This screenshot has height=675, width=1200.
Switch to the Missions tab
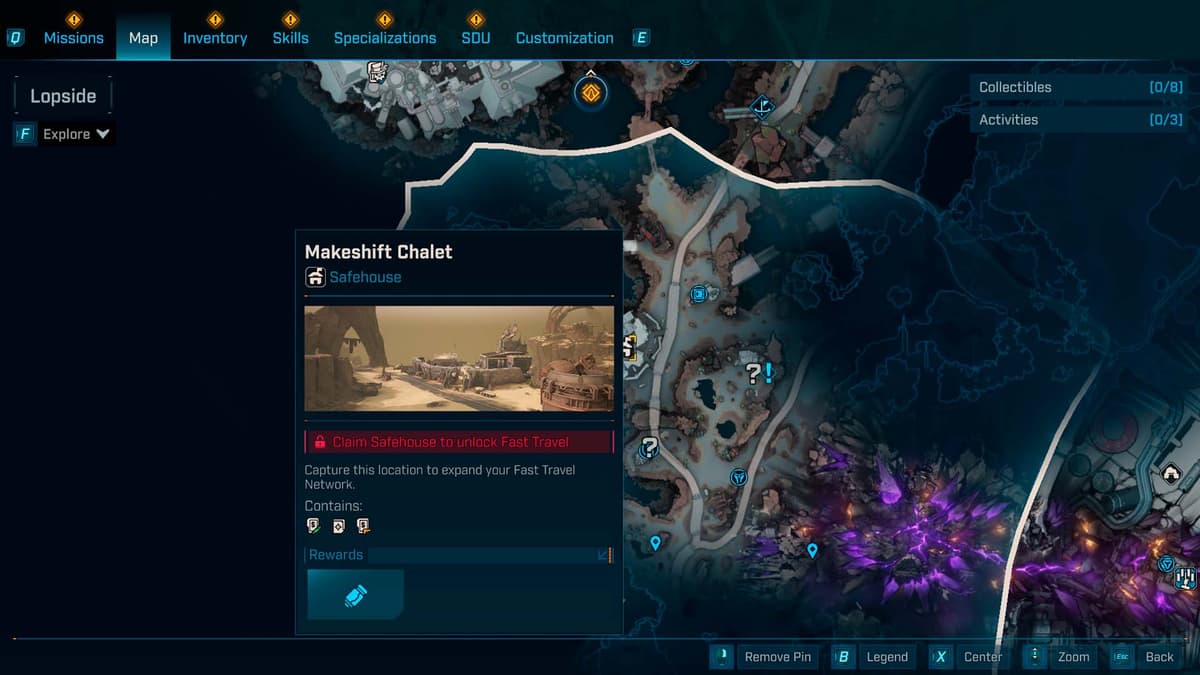click(73, 38)
